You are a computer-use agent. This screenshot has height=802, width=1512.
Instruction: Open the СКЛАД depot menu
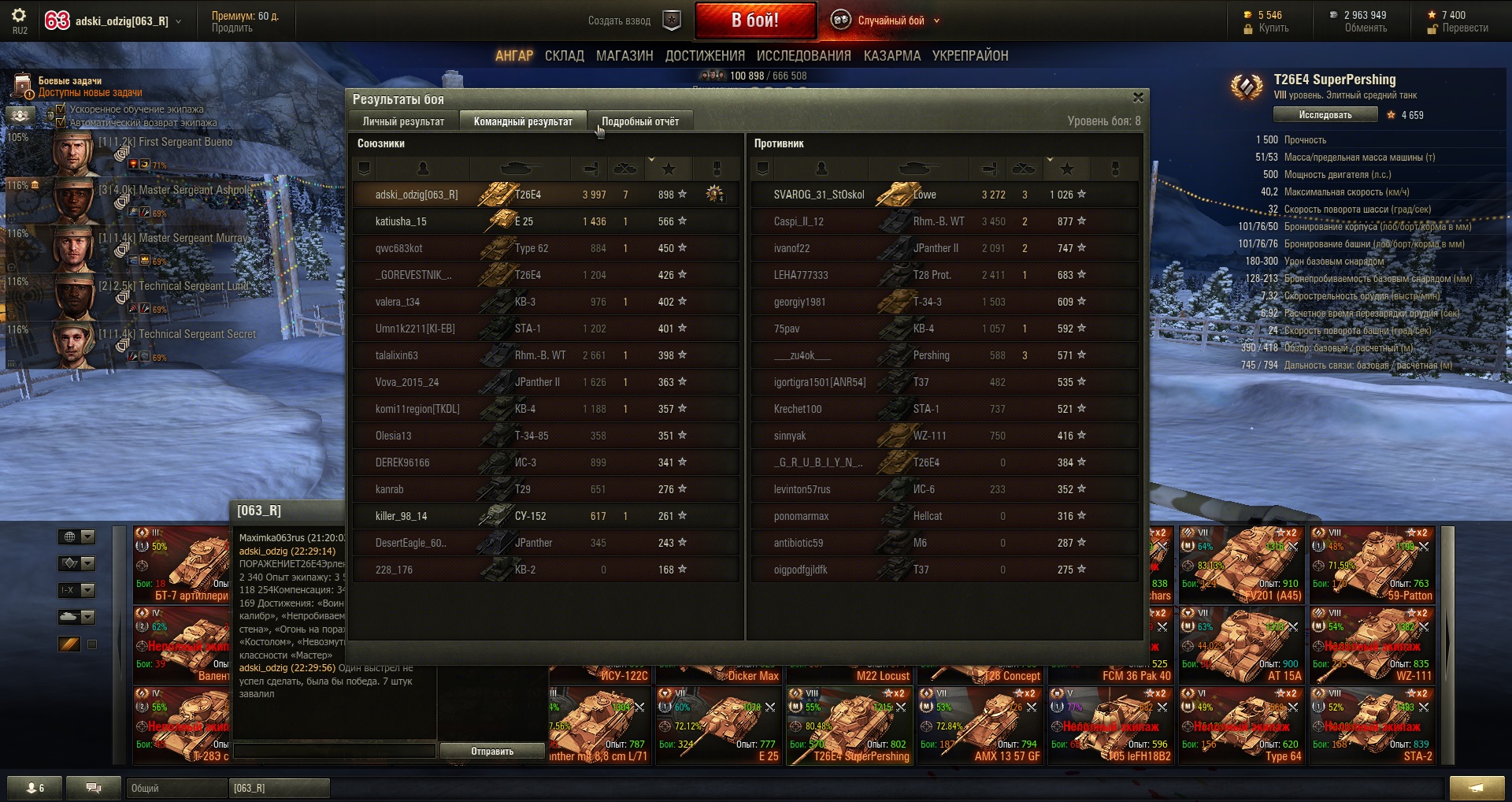[x=564, y=56]
